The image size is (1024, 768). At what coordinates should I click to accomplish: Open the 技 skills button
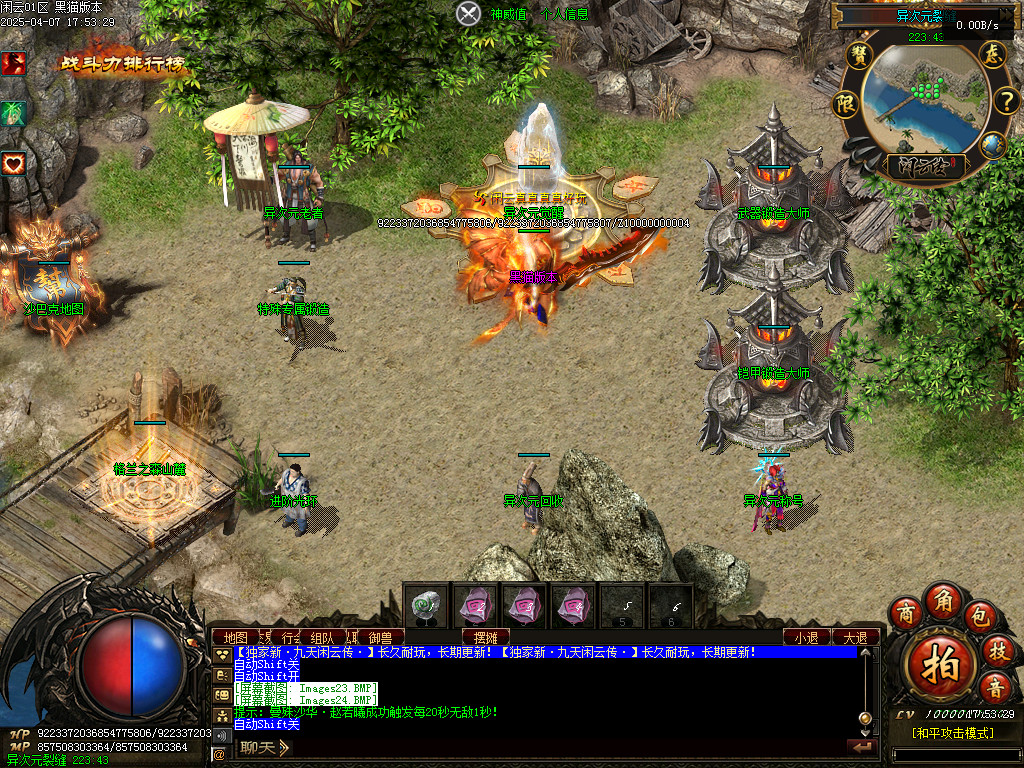click(997, 651)
